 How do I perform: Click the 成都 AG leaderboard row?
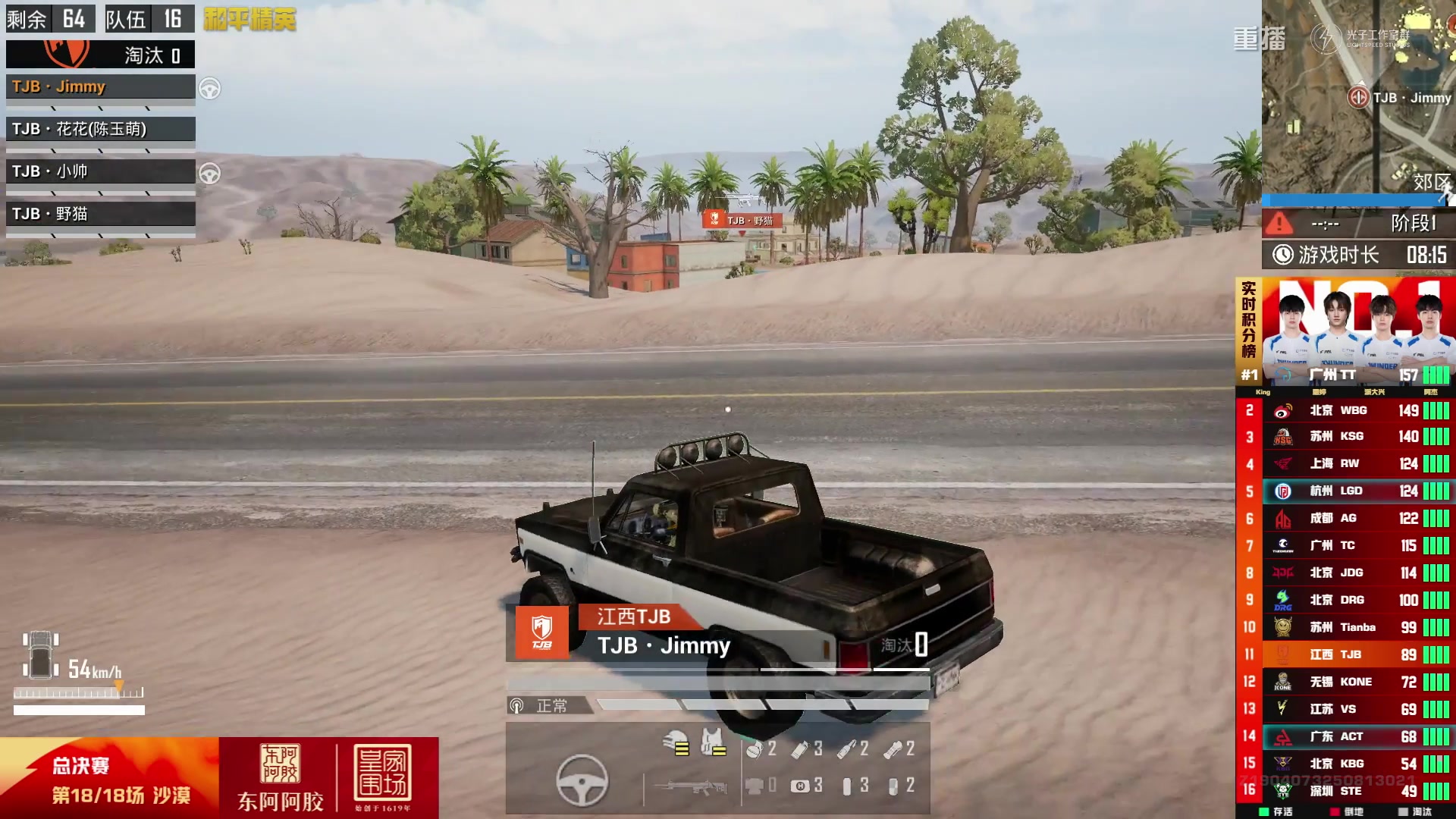pyautogui.click(x=1345, y=519)
